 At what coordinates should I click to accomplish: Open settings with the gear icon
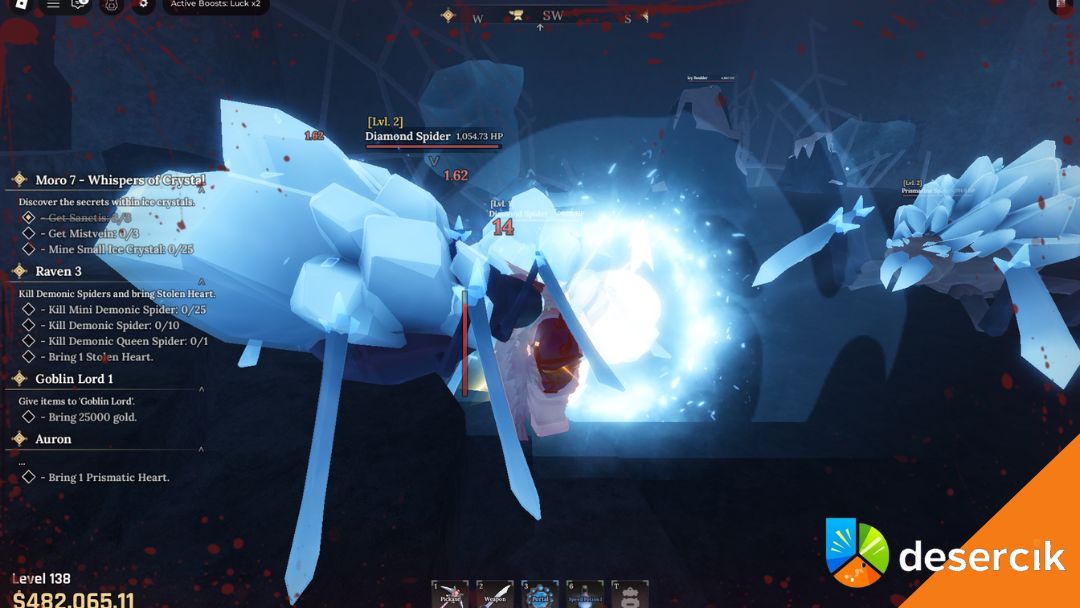pos(143,4)
